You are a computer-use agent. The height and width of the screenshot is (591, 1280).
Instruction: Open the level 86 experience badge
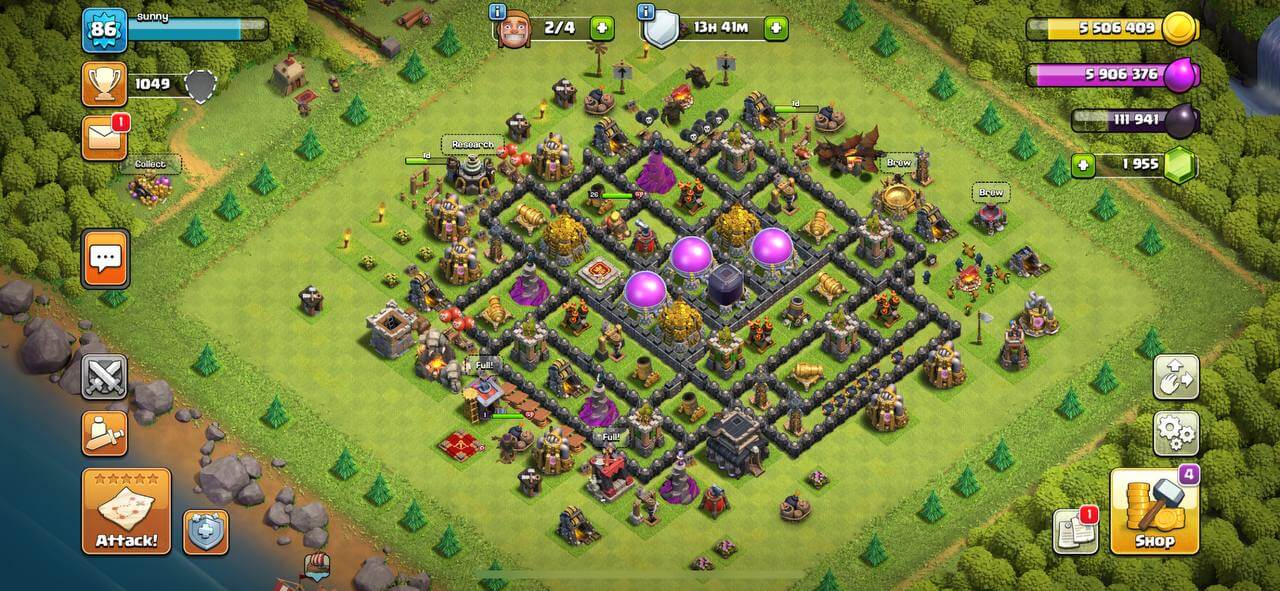pyautogui.click(x=104, y=30)
